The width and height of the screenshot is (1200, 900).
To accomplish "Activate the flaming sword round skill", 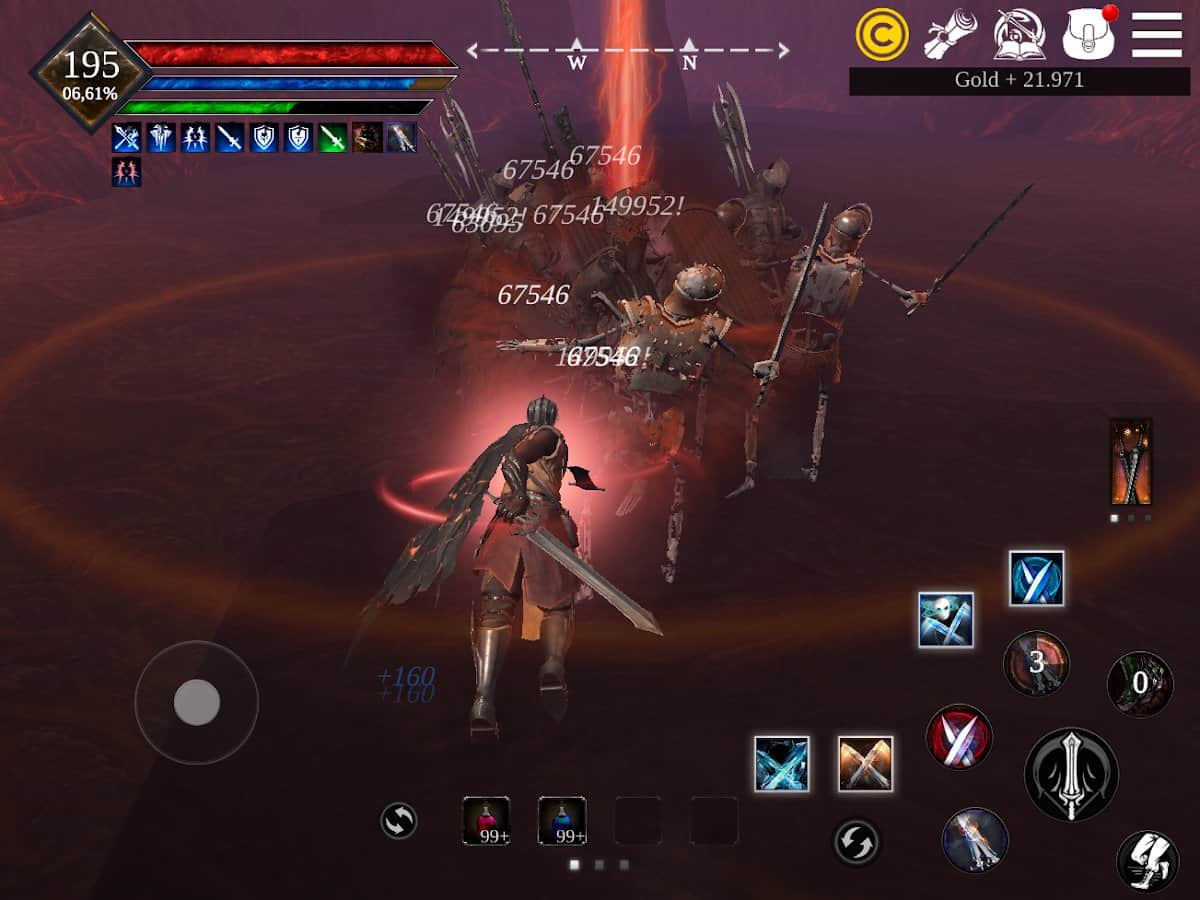I will (x=975, y=840).
